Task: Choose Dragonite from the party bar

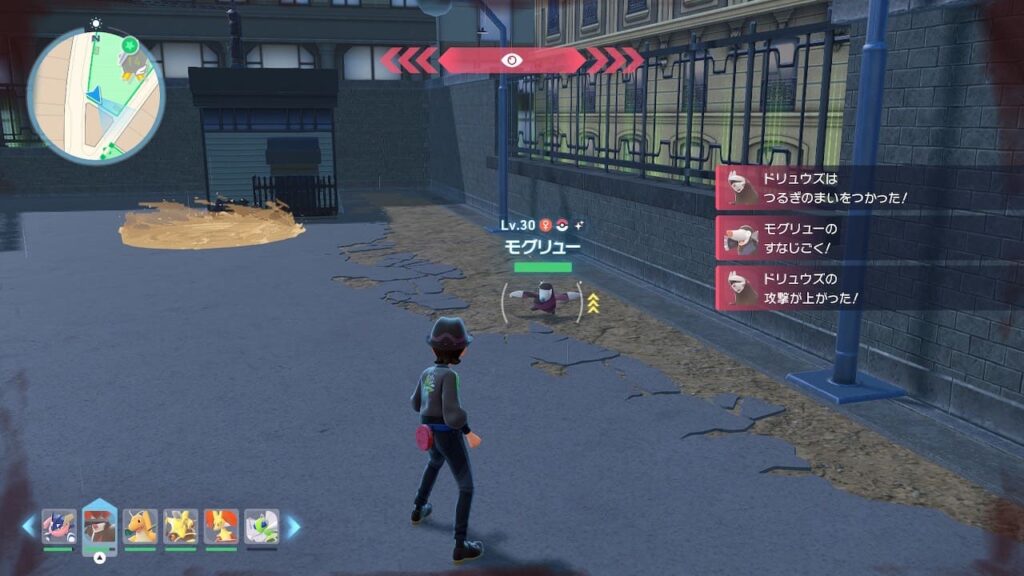Action: coord(140,526)
